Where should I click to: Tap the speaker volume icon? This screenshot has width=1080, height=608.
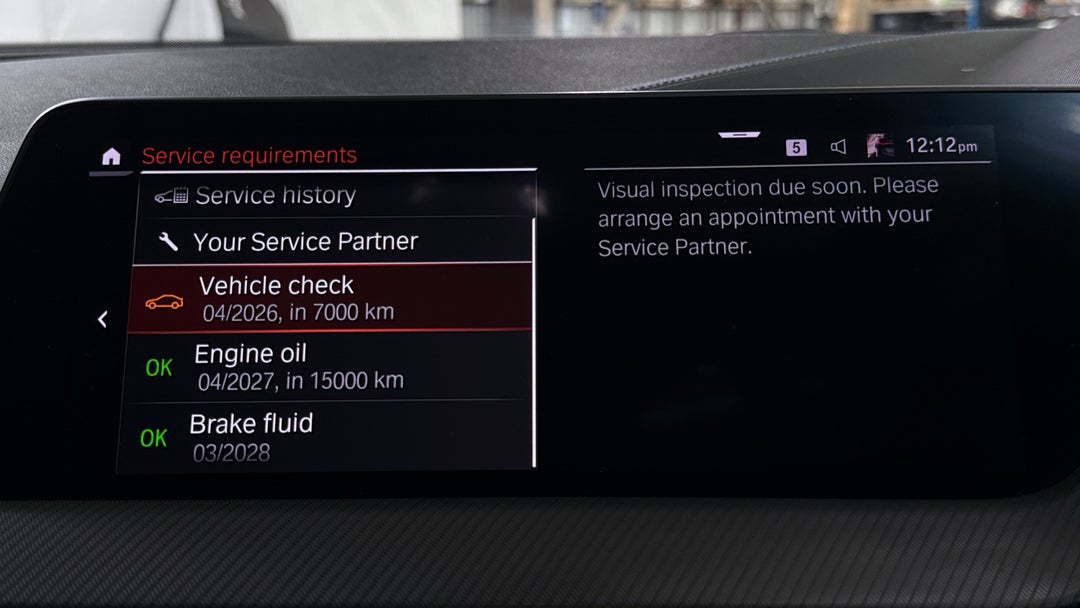[838, 147]
